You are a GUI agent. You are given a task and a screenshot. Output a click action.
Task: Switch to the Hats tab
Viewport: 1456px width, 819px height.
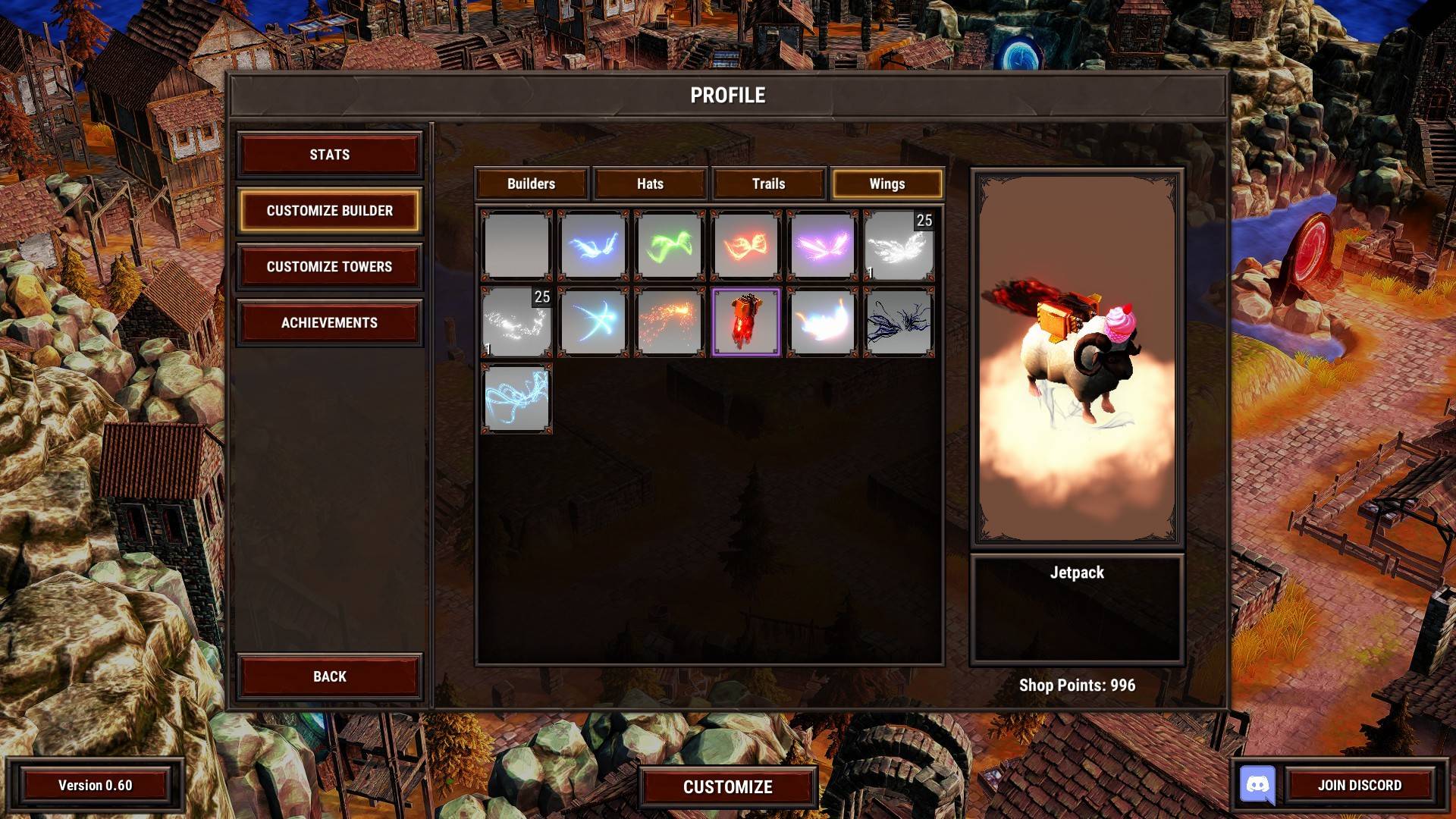click(x=650, y=184)
